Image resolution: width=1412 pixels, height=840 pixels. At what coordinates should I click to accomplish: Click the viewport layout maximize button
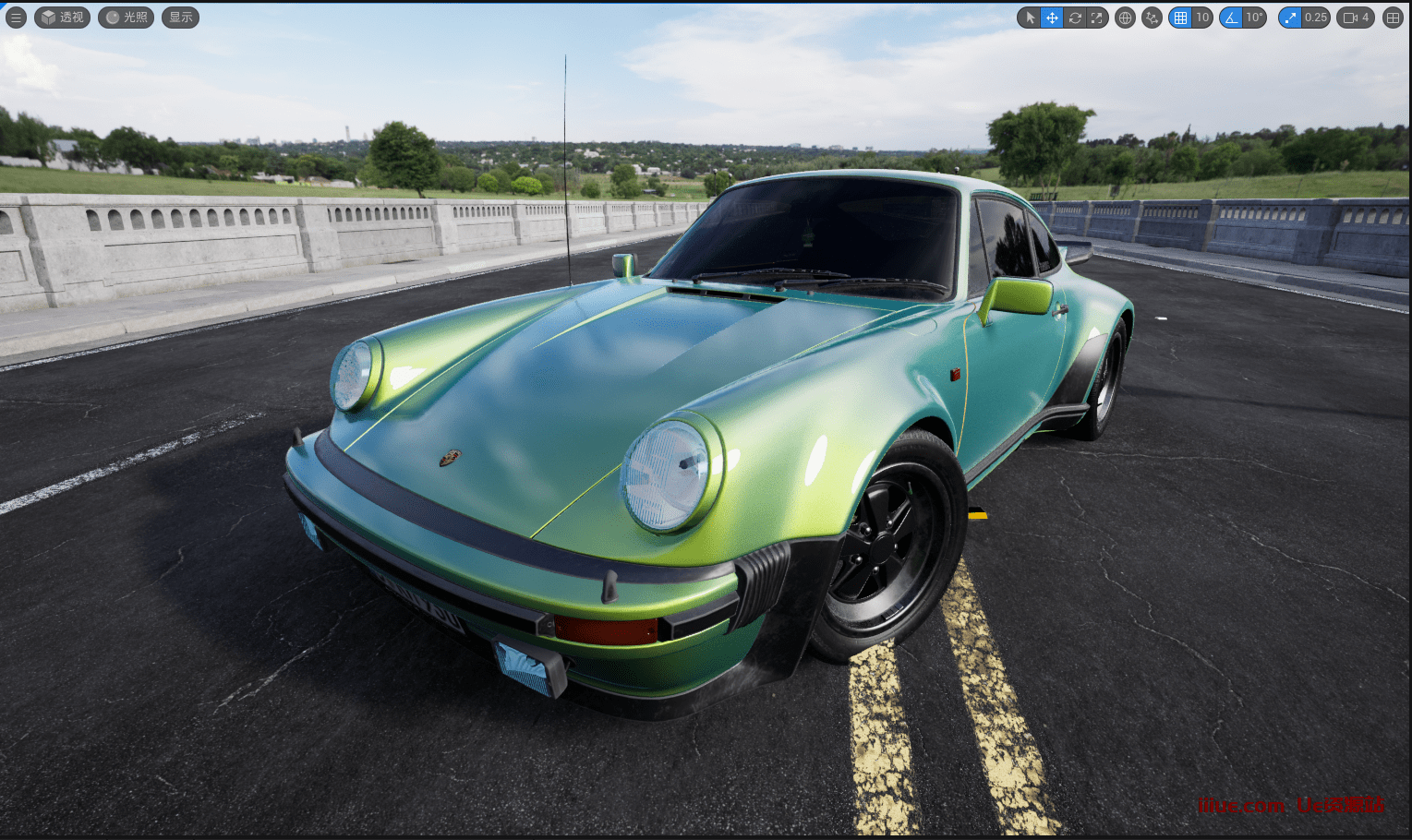click(x=1393, y=18)
